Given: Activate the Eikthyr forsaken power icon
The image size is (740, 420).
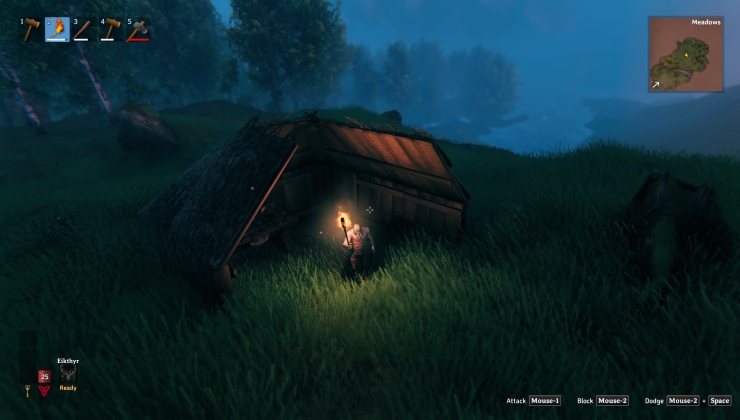Looking at the screenshot, I should [68, 374].
